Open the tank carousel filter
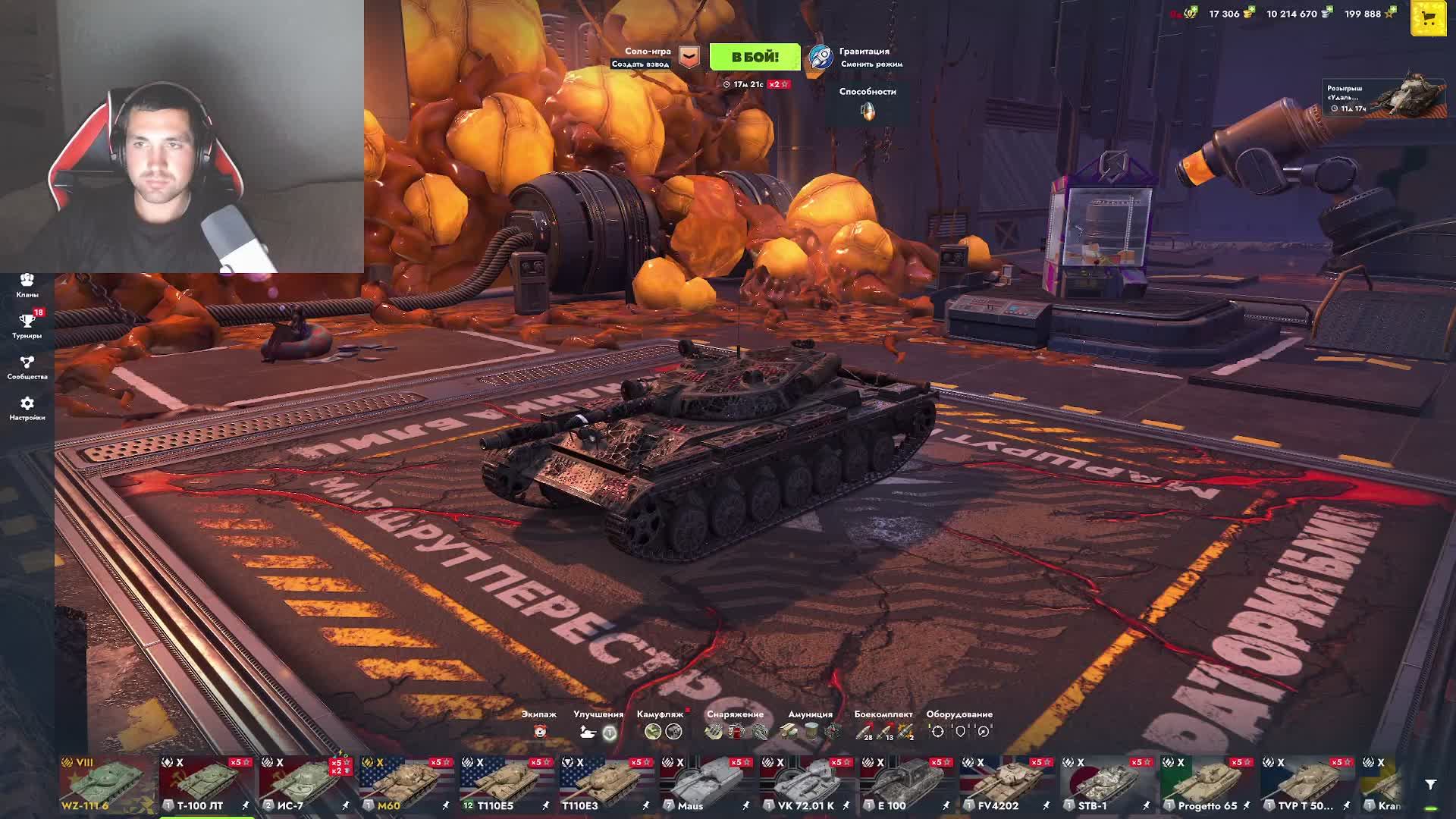Image resolution: width=1456 pixels, height=819 pixels. point(1430,785)
